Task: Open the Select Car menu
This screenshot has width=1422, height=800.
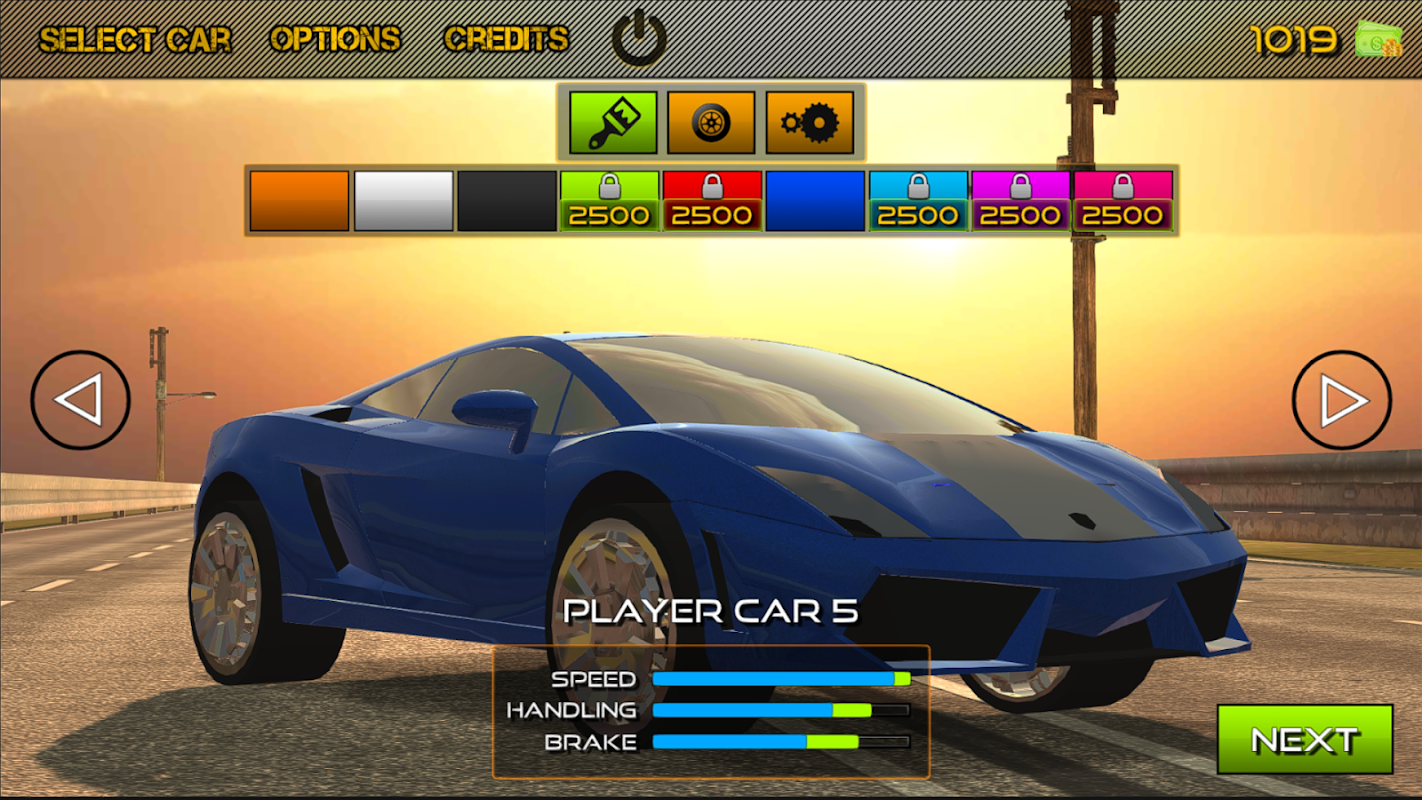Action: [135, 40]
